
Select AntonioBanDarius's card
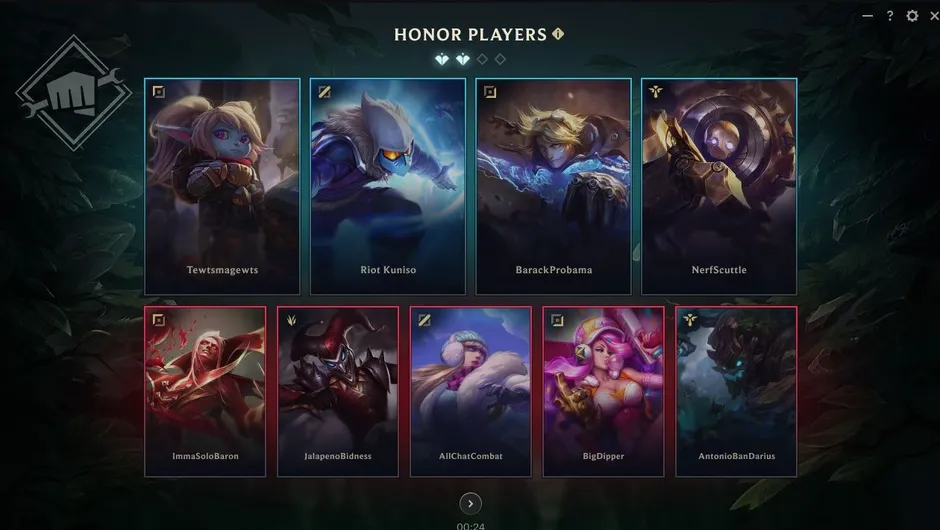tap(736, 391)
